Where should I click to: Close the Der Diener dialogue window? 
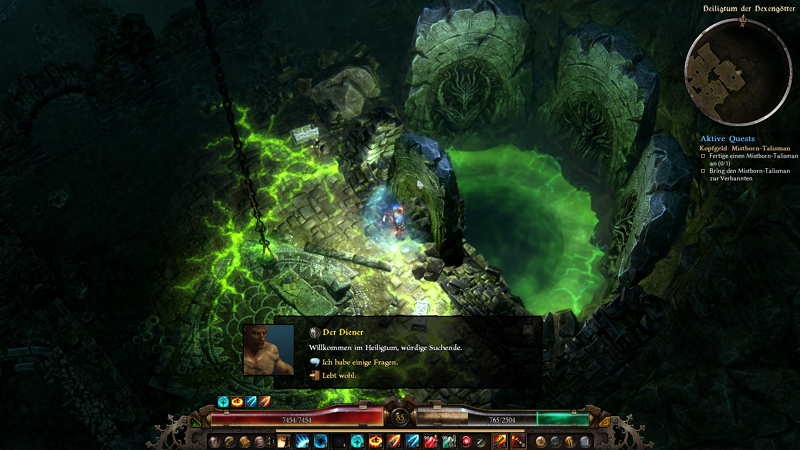pos(529,328)
